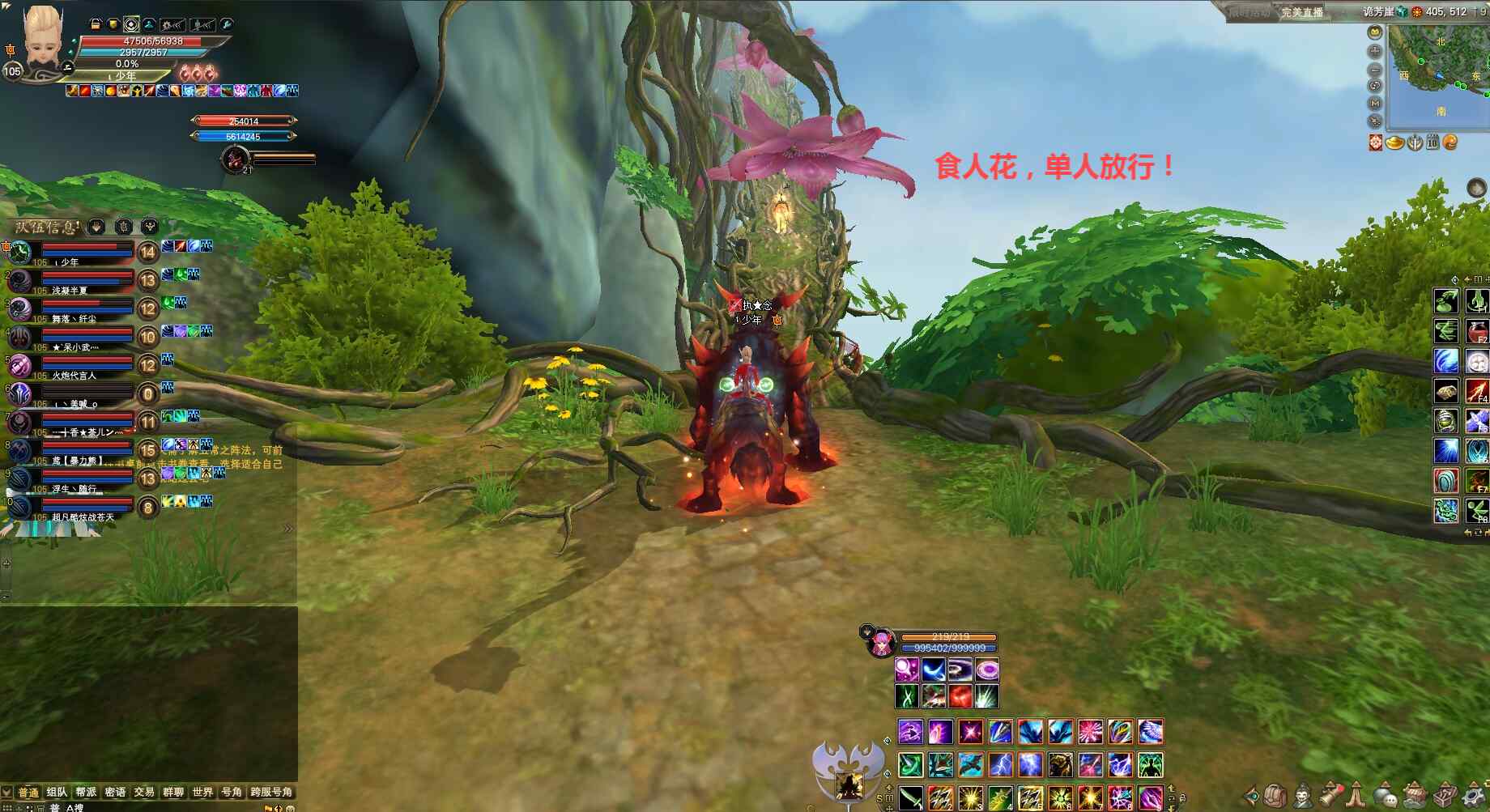Open the world map with the M button
The width and height of the screenshot is (1490, 812).
1375,104
